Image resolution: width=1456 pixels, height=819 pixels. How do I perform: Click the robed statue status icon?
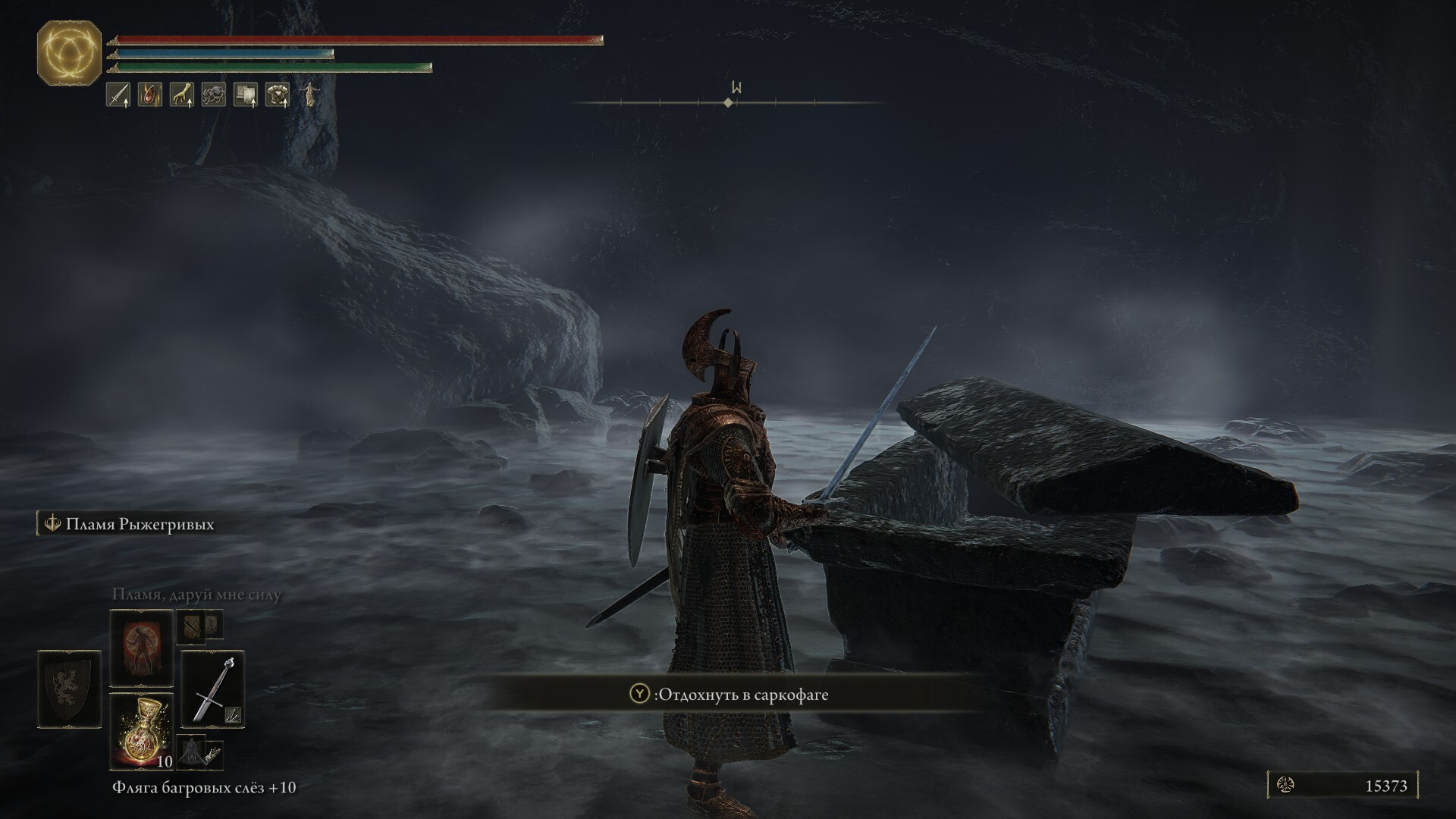pos(309,95)
